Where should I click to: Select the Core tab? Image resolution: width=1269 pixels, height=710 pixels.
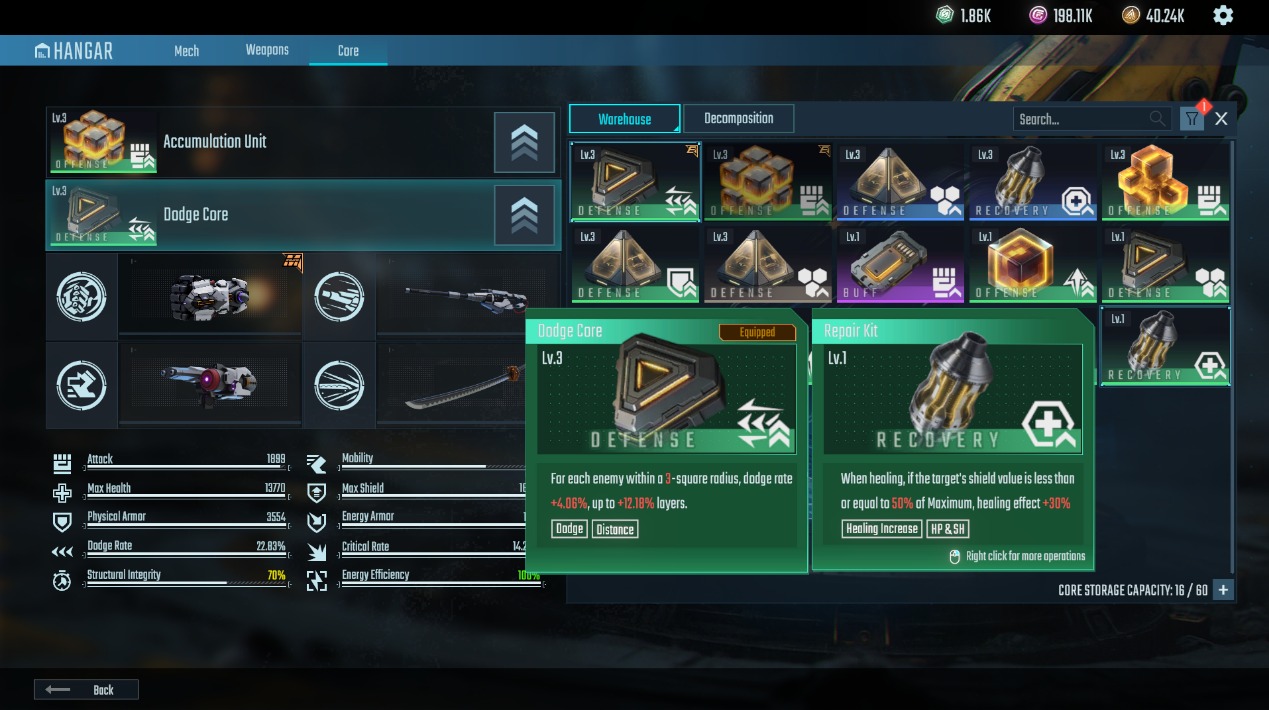[348, 51]
